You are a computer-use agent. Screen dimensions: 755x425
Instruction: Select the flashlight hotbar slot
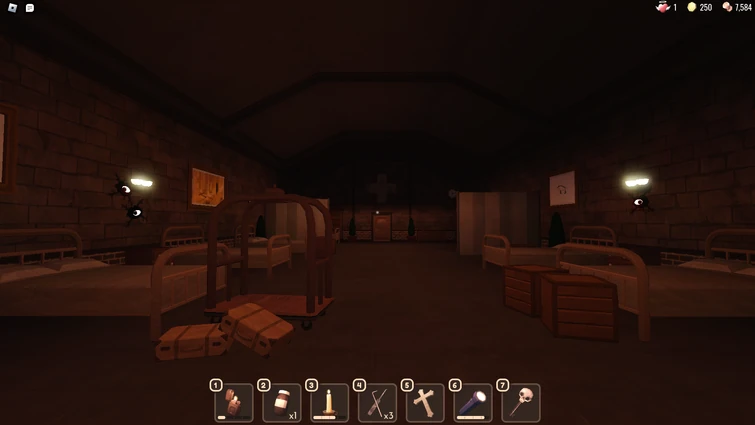click(473, 403)
